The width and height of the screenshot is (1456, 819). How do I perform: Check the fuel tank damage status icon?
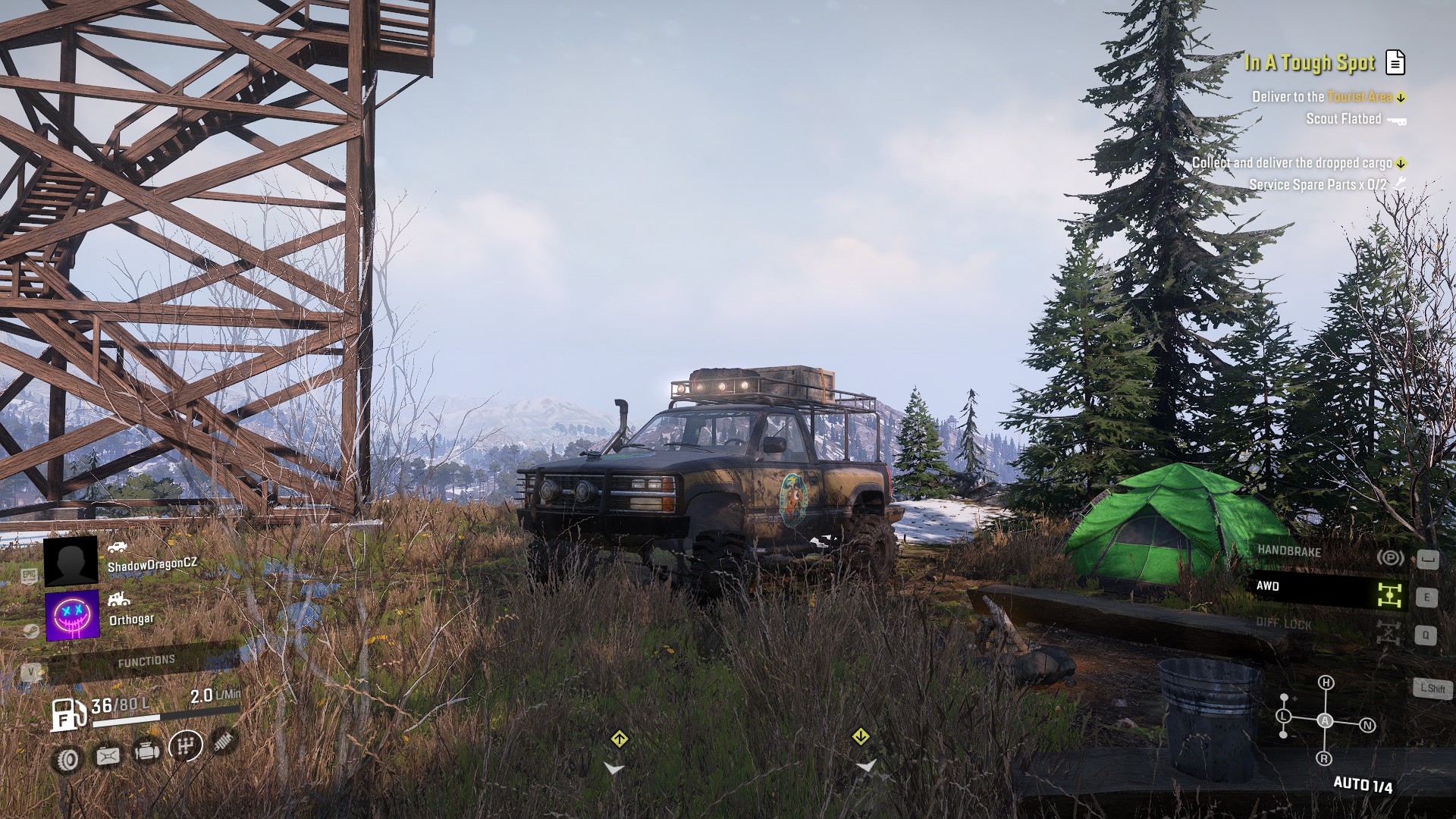[x=108, y=756]
